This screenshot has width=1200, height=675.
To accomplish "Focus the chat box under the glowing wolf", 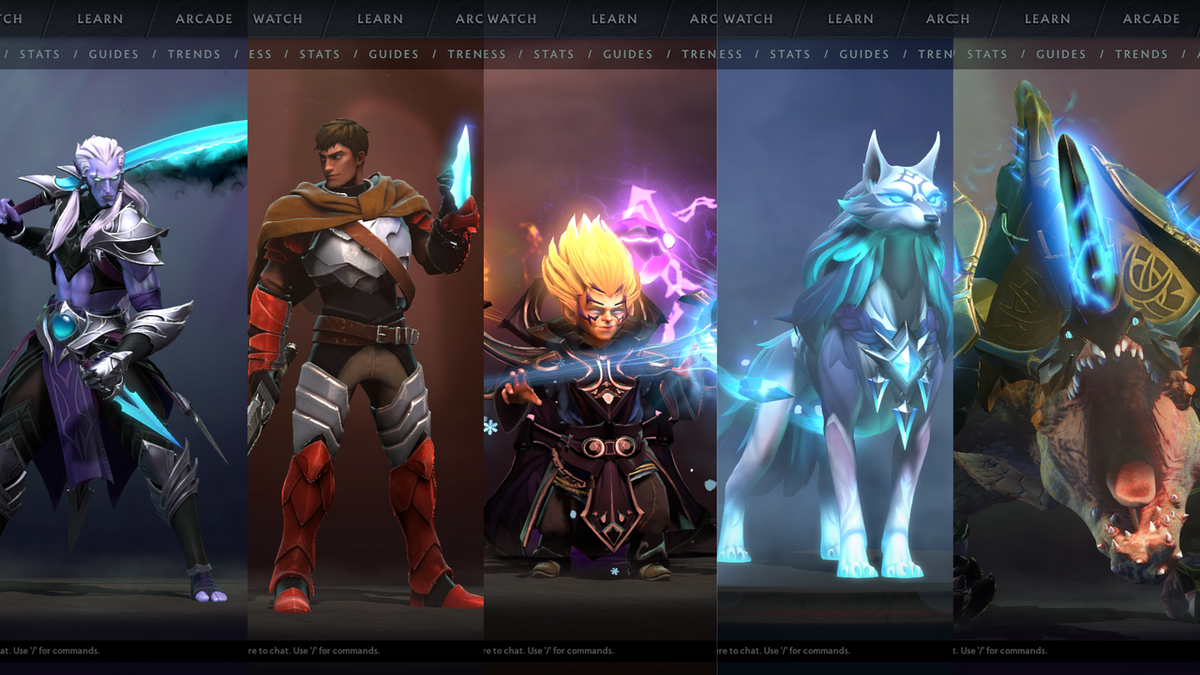I will tap(835, 651).
